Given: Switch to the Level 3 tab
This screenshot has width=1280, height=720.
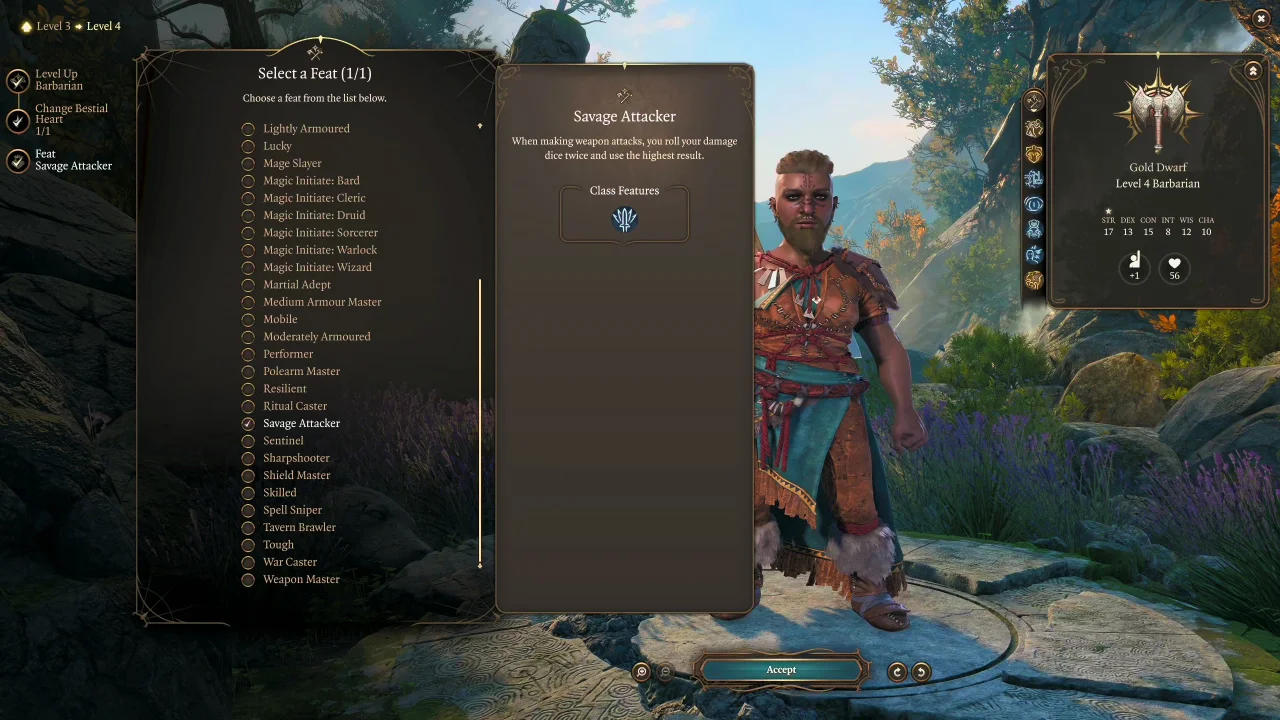Looking at the screenshot, I should pos(53,26).
